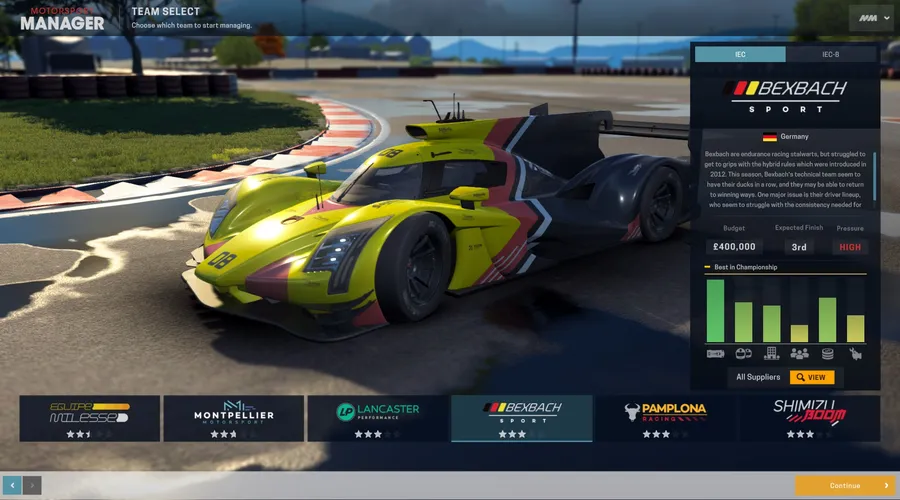Open the MM dropdown menu
Screen dimensions: 900x500
pos(870,18)
